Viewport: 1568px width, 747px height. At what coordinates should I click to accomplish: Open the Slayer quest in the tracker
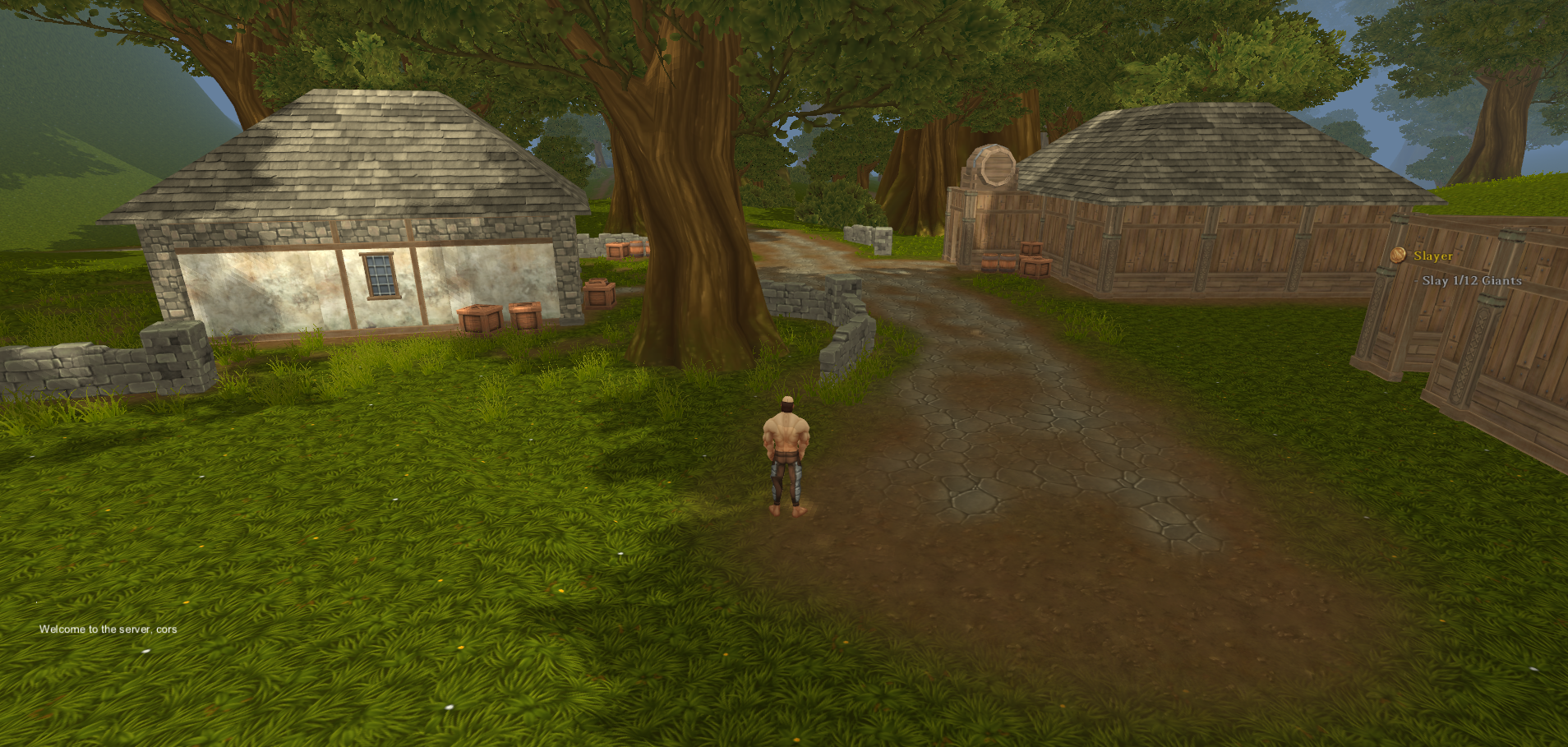(1432, 256)
